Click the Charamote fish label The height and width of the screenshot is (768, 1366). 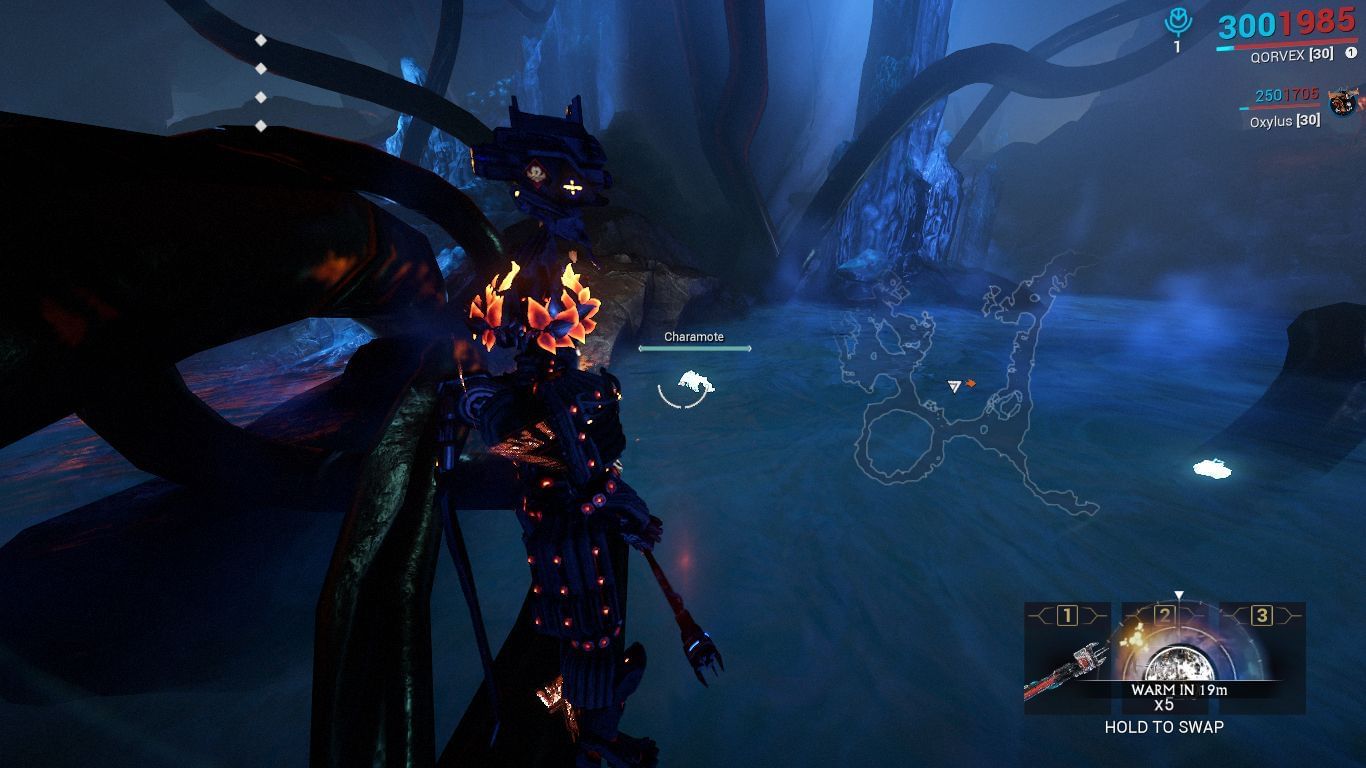pyautogui.click(x=695, y=337)
